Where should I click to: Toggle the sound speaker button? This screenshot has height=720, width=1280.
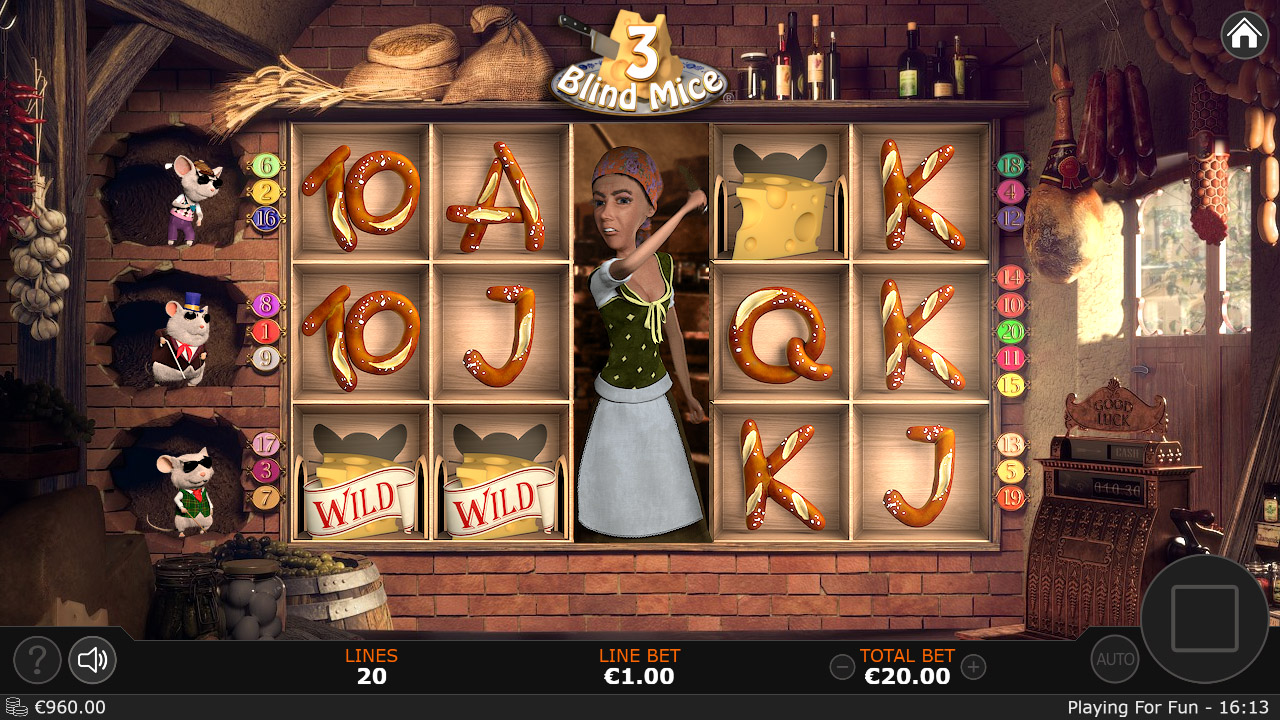[x=92, y=660]
